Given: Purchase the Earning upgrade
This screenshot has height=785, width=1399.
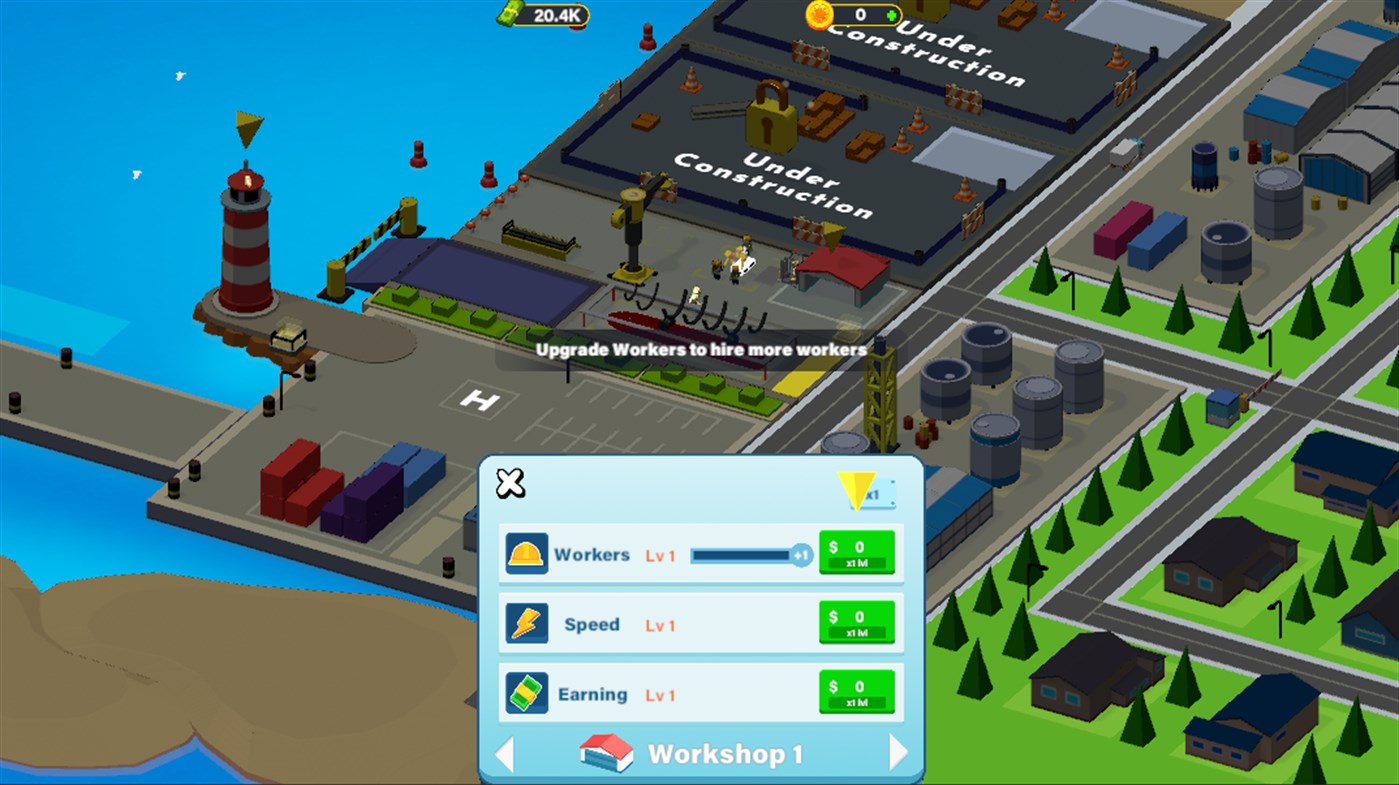Looking at the screenshot, I should (x=857, y=692).
